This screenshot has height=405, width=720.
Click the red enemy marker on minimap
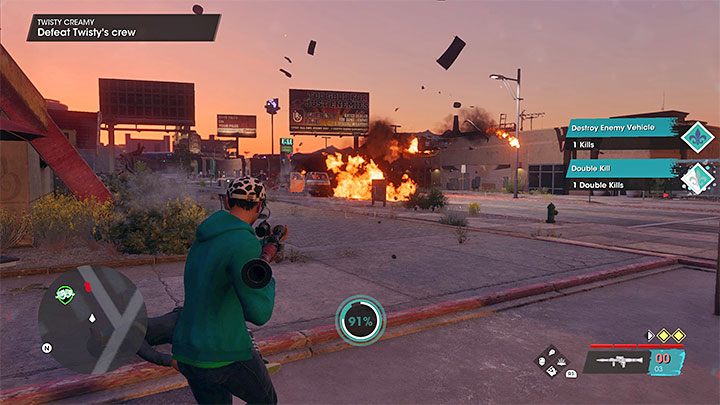(x=86, y=288)
